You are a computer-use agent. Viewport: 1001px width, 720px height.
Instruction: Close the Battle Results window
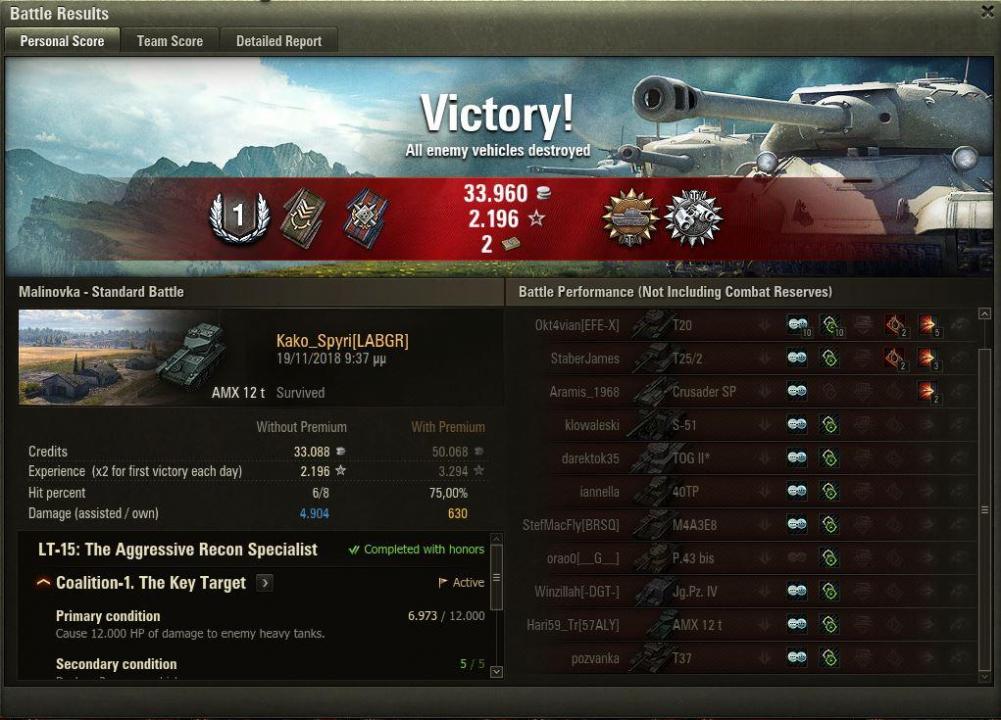click(x=988, y=11)
